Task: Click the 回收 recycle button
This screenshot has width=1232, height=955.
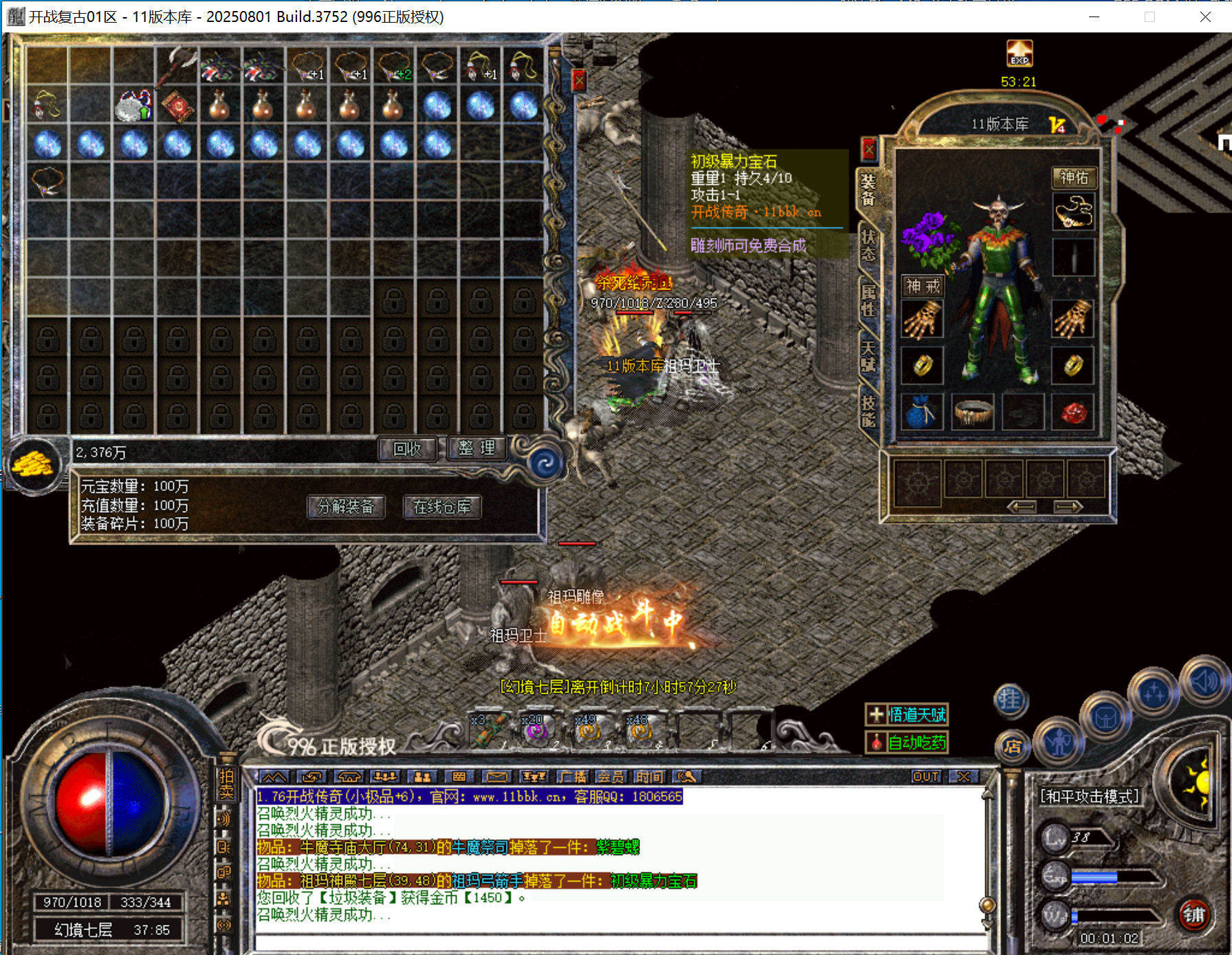Action: point(407,449)
